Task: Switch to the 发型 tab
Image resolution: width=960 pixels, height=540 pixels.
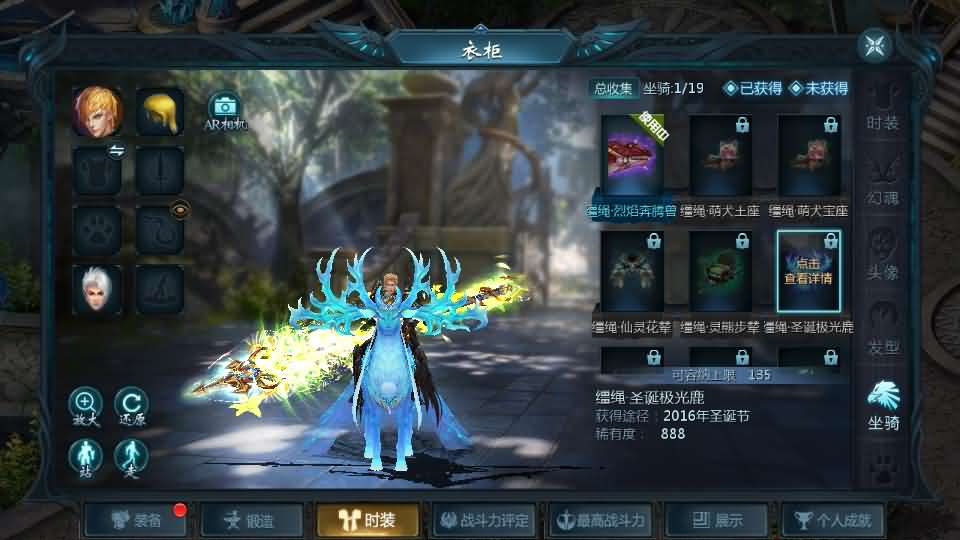Action: point(882,330)
